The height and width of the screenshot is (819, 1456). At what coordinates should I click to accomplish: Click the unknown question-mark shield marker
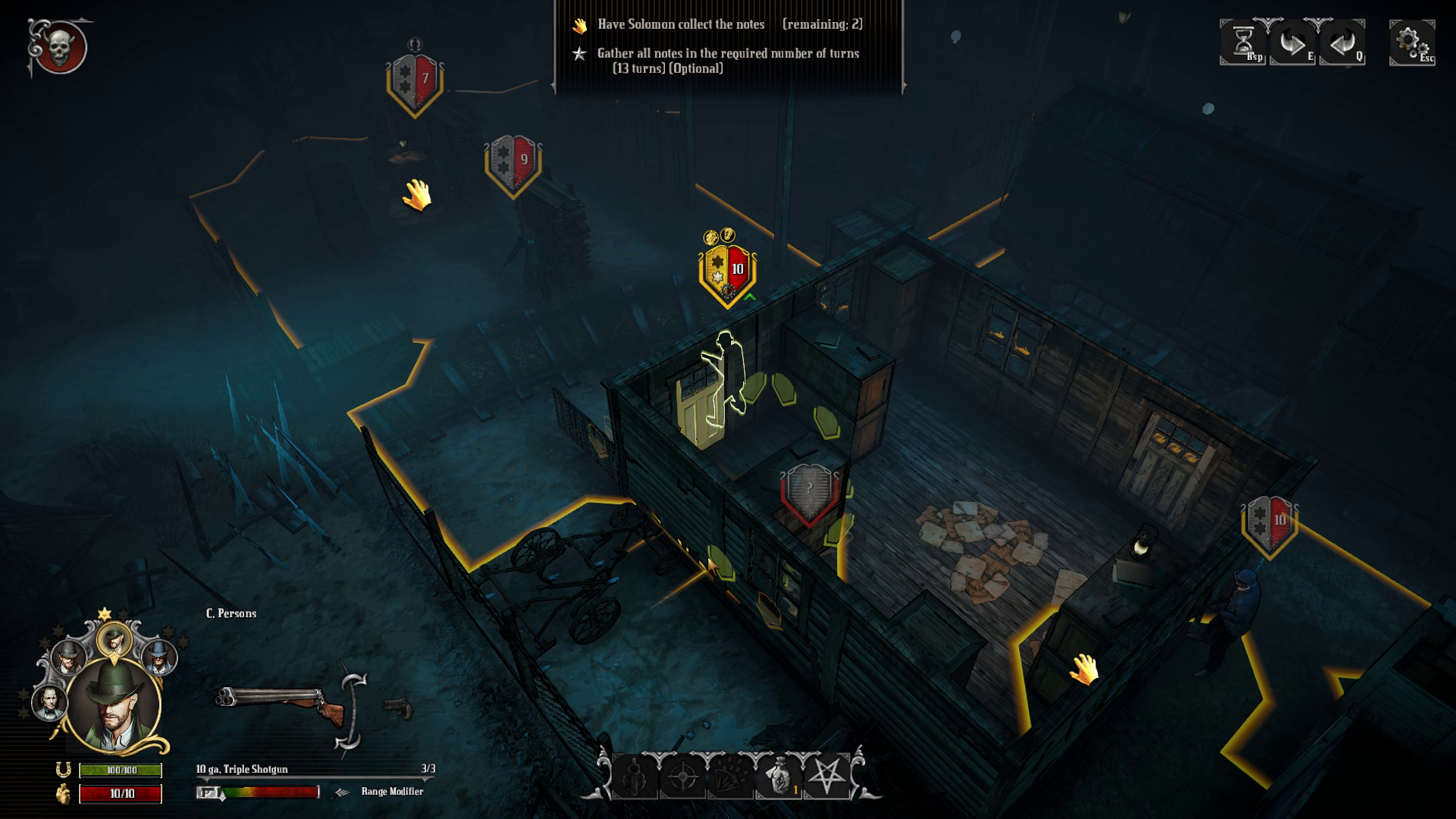point(809,493)
